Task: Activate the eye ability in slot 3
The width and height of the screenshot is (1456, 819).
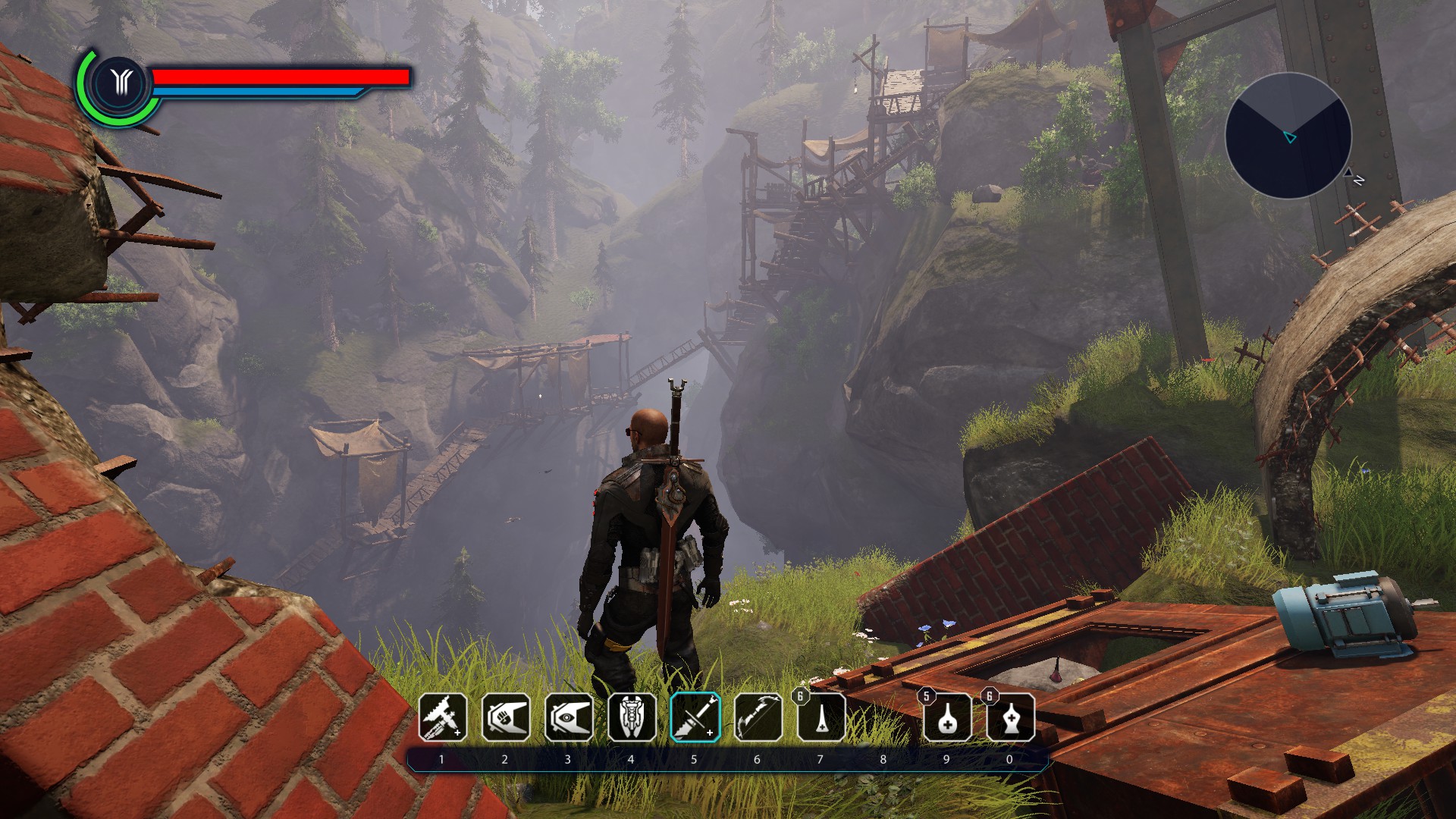Action: pos(569,717)
